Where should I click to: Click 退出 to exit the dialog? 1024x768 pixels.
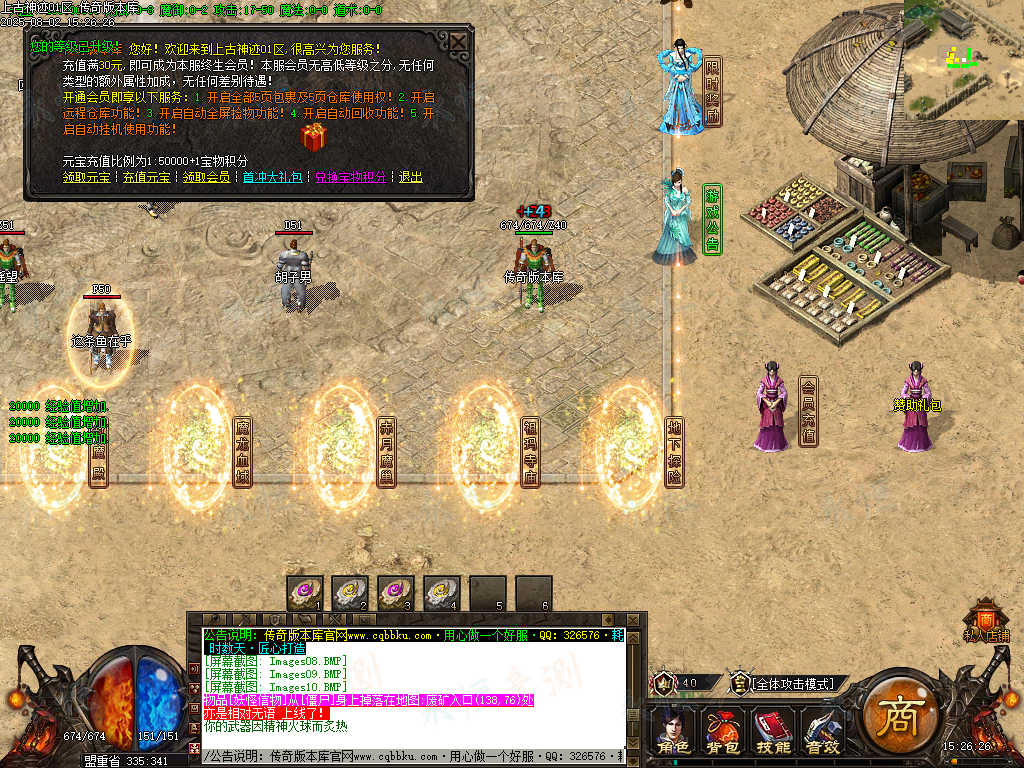411,177
